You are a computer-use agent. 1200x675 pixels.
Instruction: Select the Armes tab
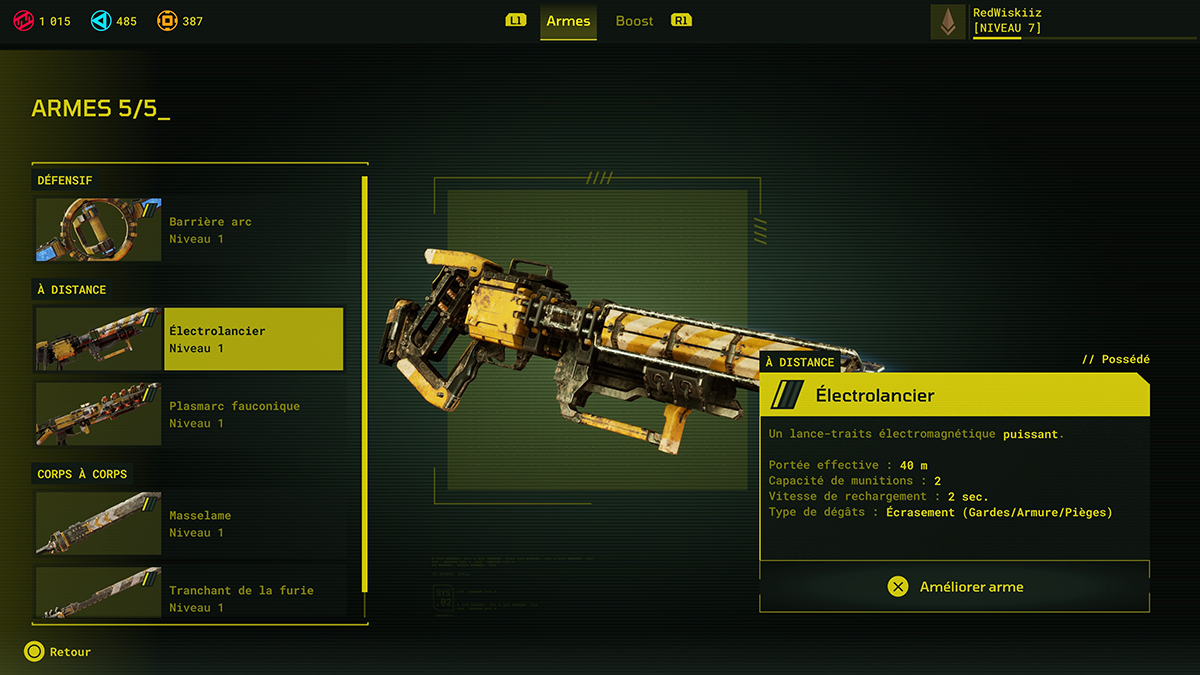(x=568, y=21)
